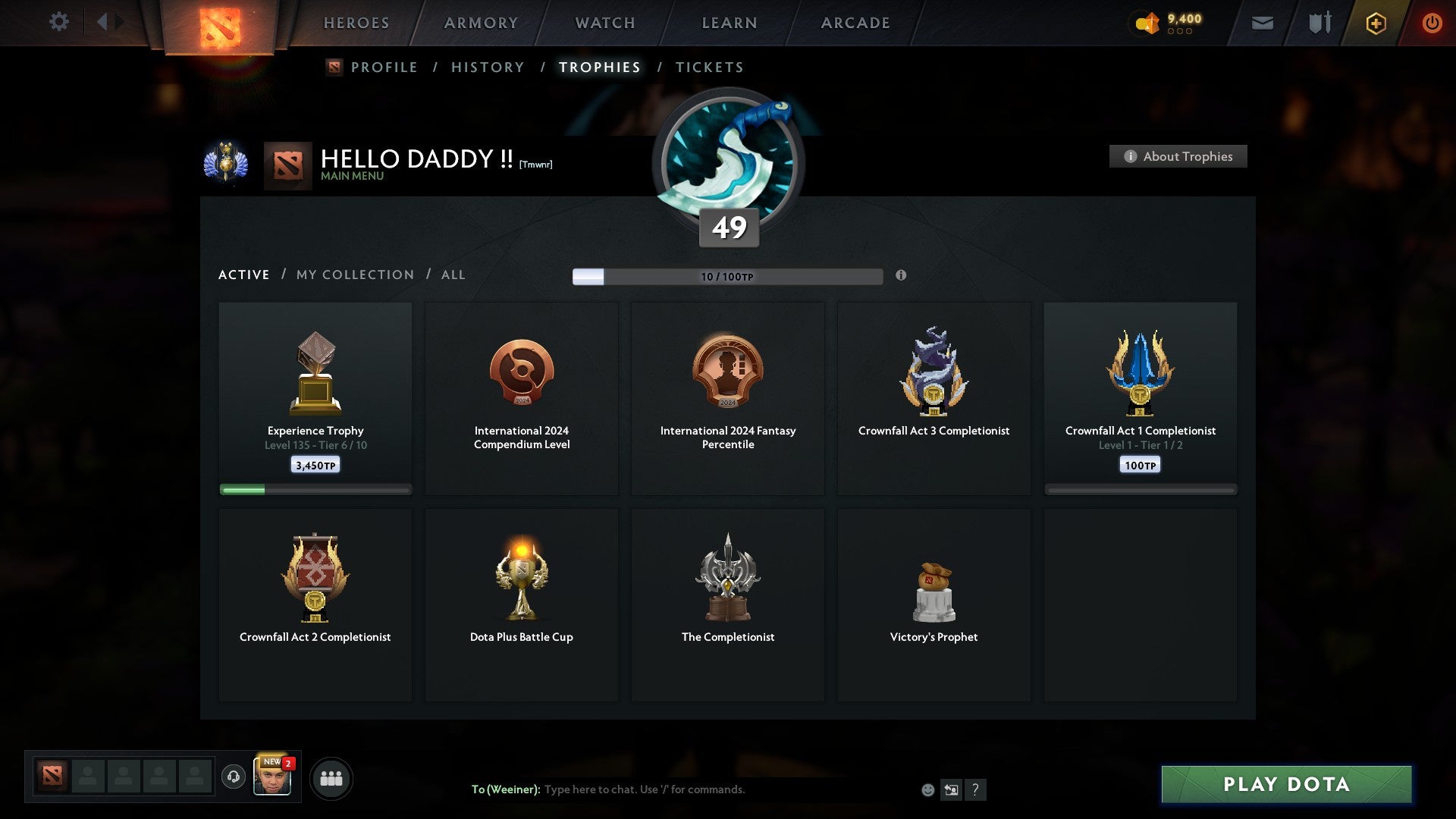Click the gold Dota Plus subscription icon
1456x819 pixels.
pyautogui.click(x=1375, y=23)
